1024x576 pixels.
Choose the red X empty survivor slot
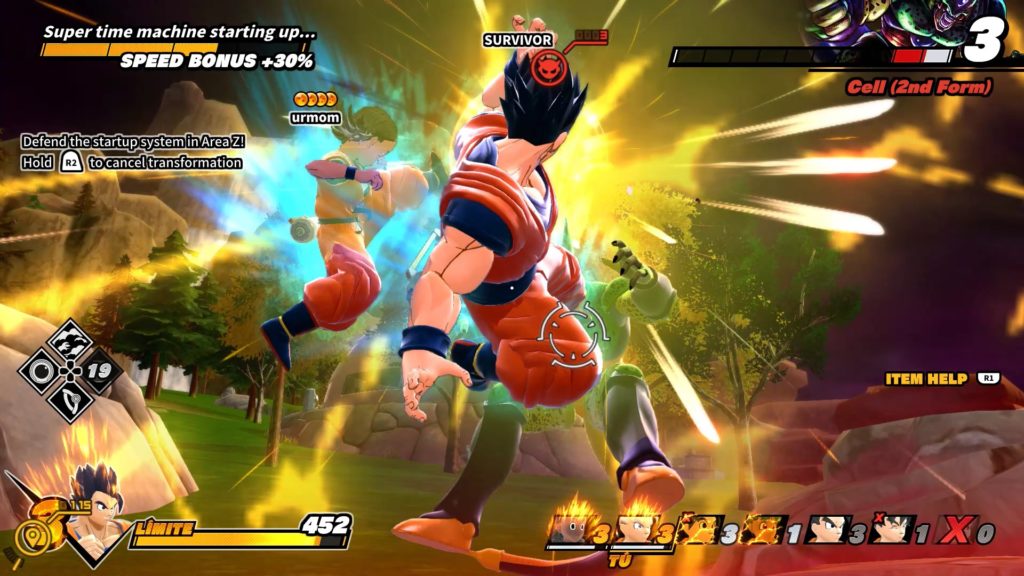(x=957, y=531)
